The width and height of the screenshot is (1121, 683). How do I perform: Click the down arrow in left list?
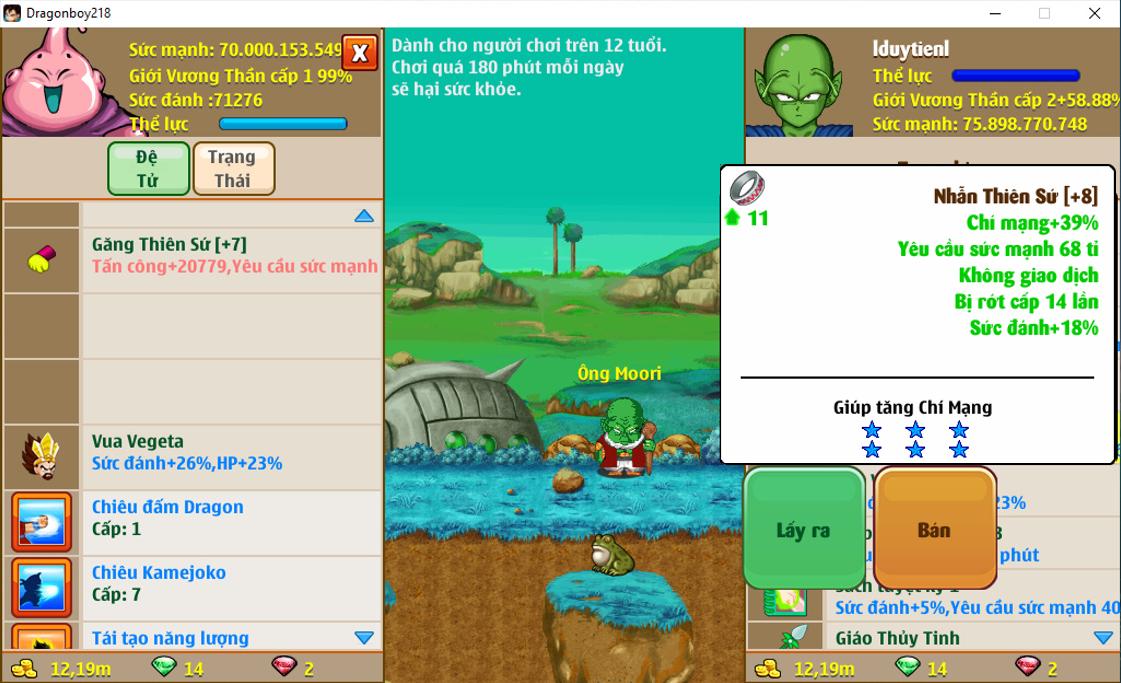point(364,638)
